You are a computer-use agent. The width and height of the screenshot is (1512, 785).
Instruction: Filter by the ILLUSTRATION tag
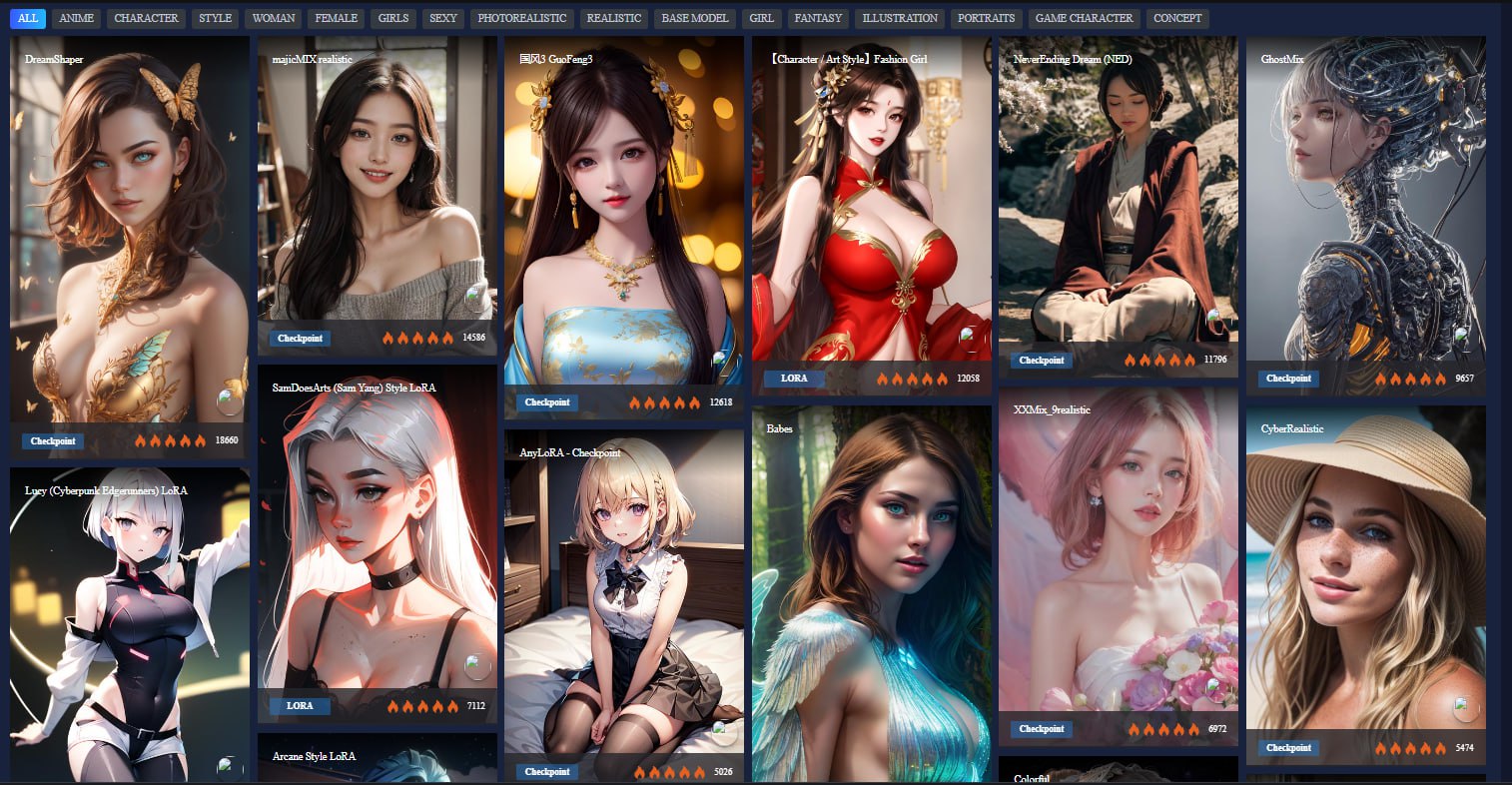(900, 18)
